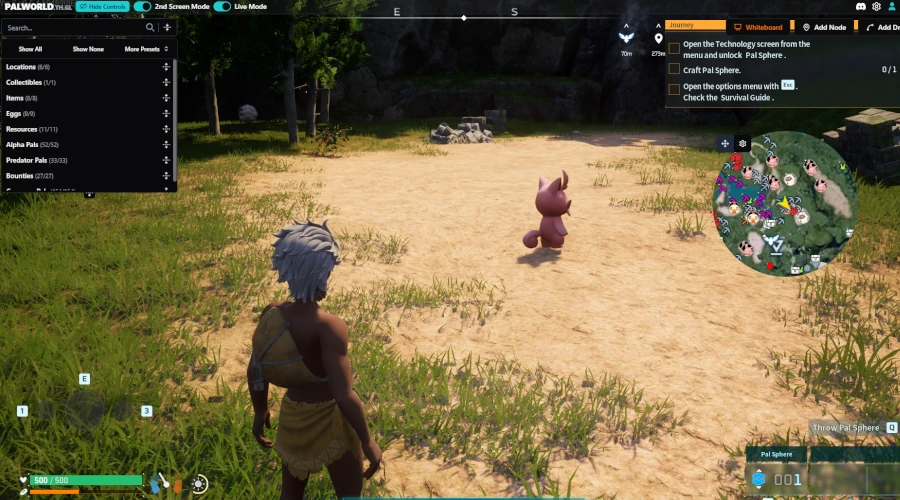Choose the Add Node tool
900x500 pixels.
click(825, 27)
